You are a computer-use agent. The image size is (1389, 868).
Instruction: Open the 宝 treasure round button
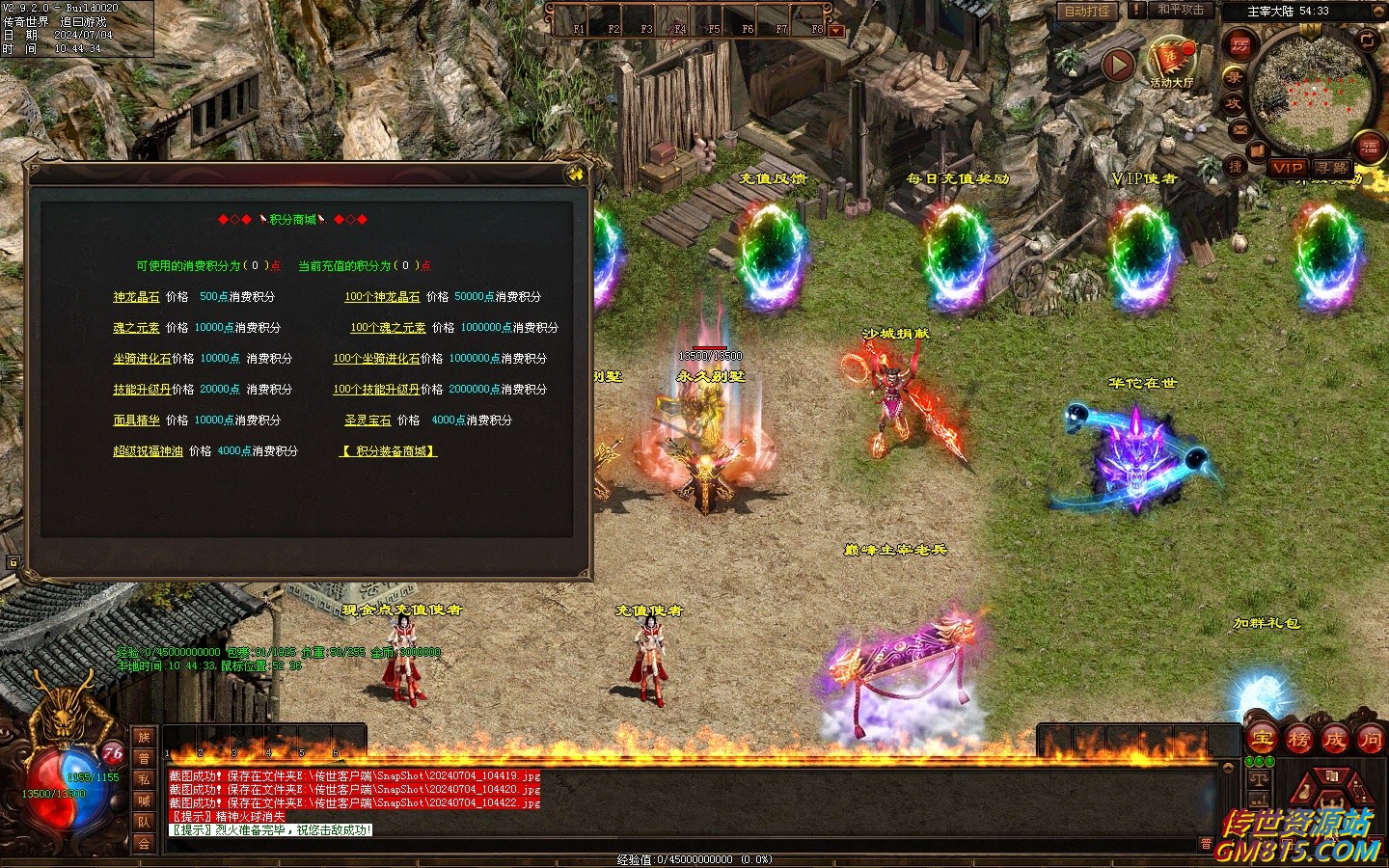(x=1263, y=740)
